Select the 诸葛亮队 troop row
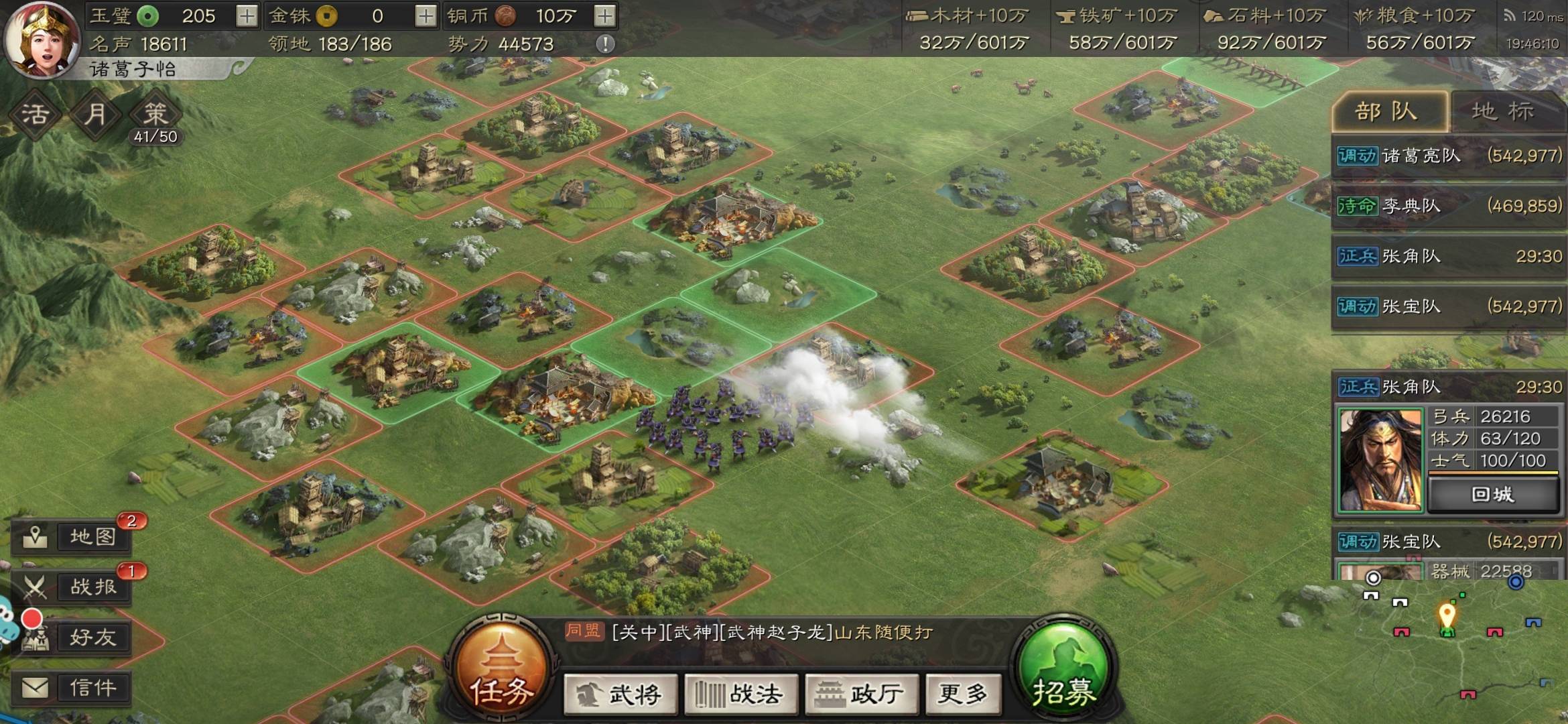1568x724 pixels. (1447, 156)
